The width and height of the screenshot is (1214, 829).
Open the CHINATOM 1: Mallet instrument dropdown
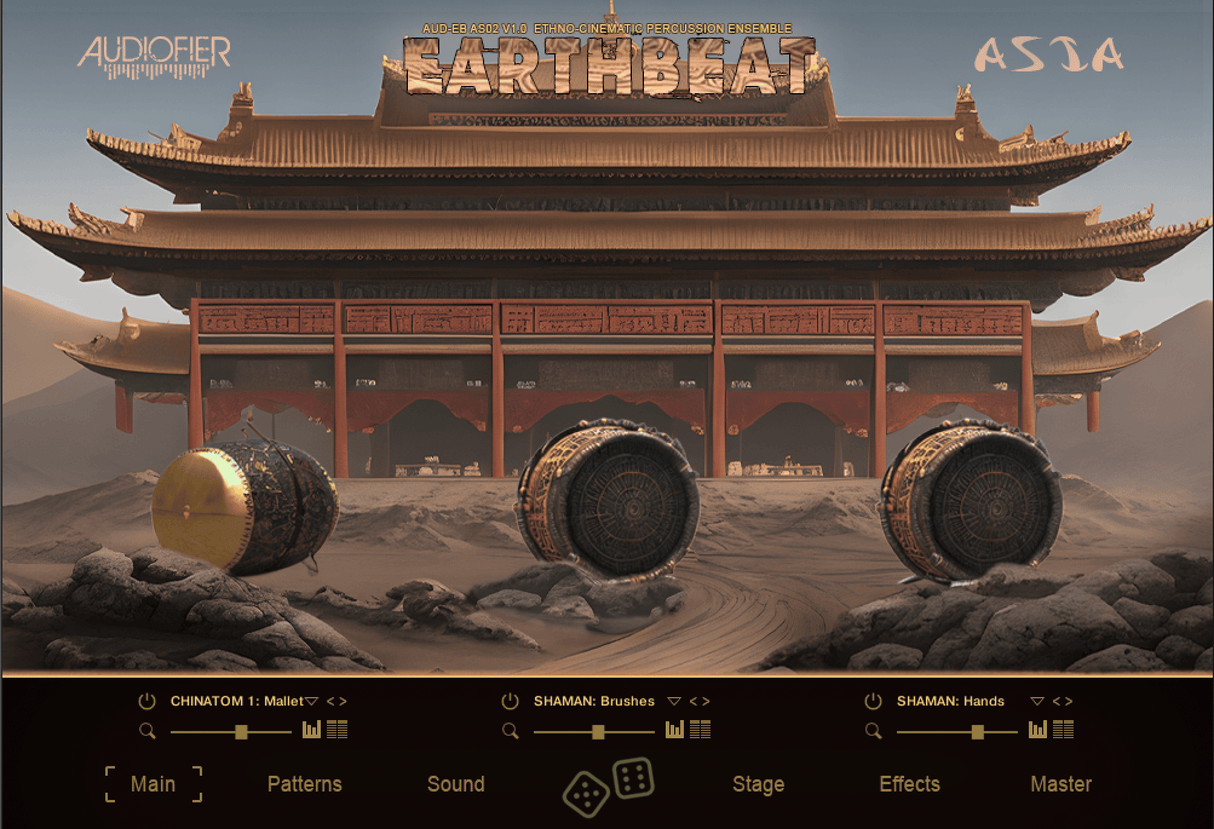(311, 702)
